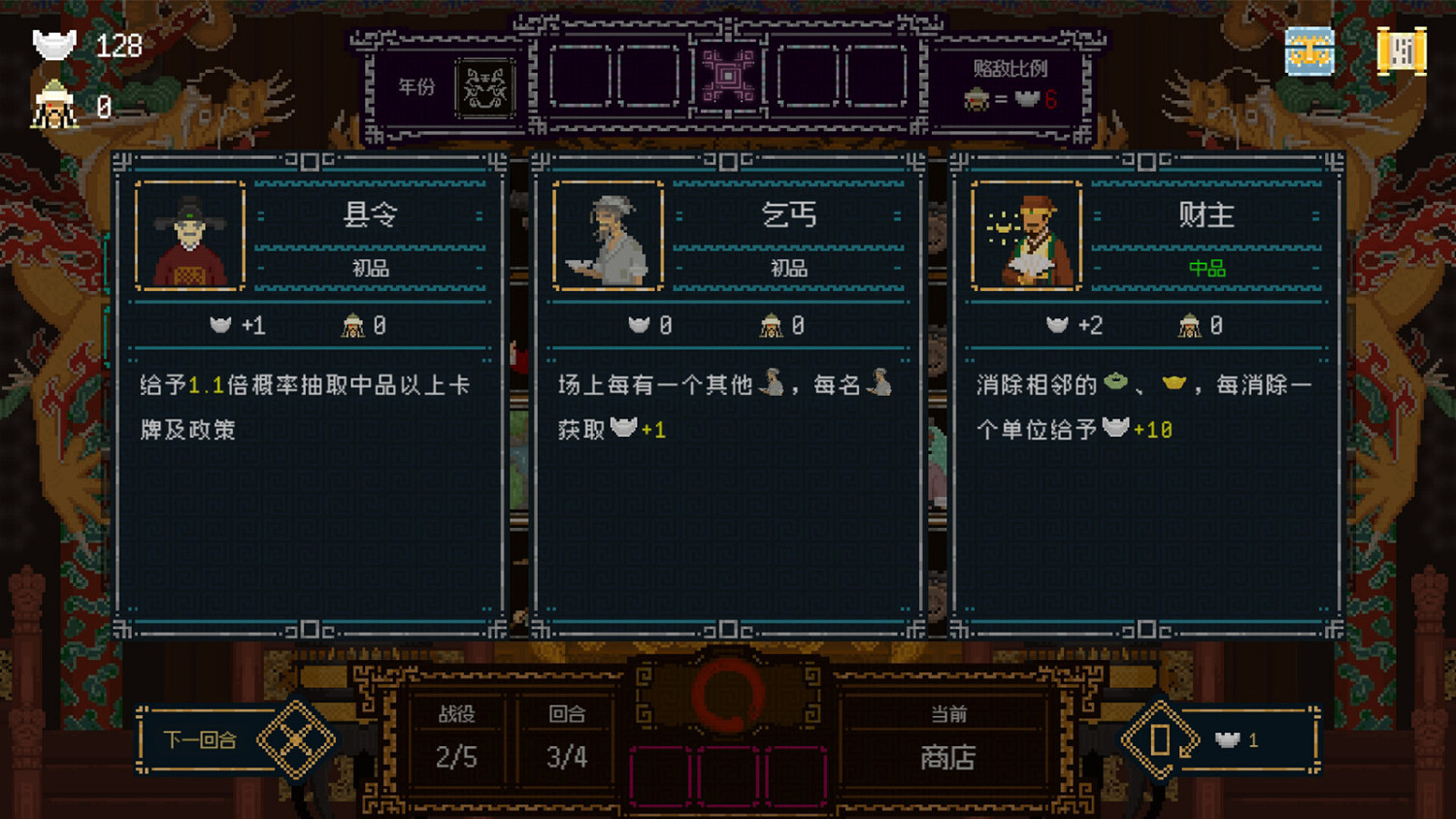Open the tiger seal icon in the 年份 panel
1456x819 pixels.
point(482,86)
